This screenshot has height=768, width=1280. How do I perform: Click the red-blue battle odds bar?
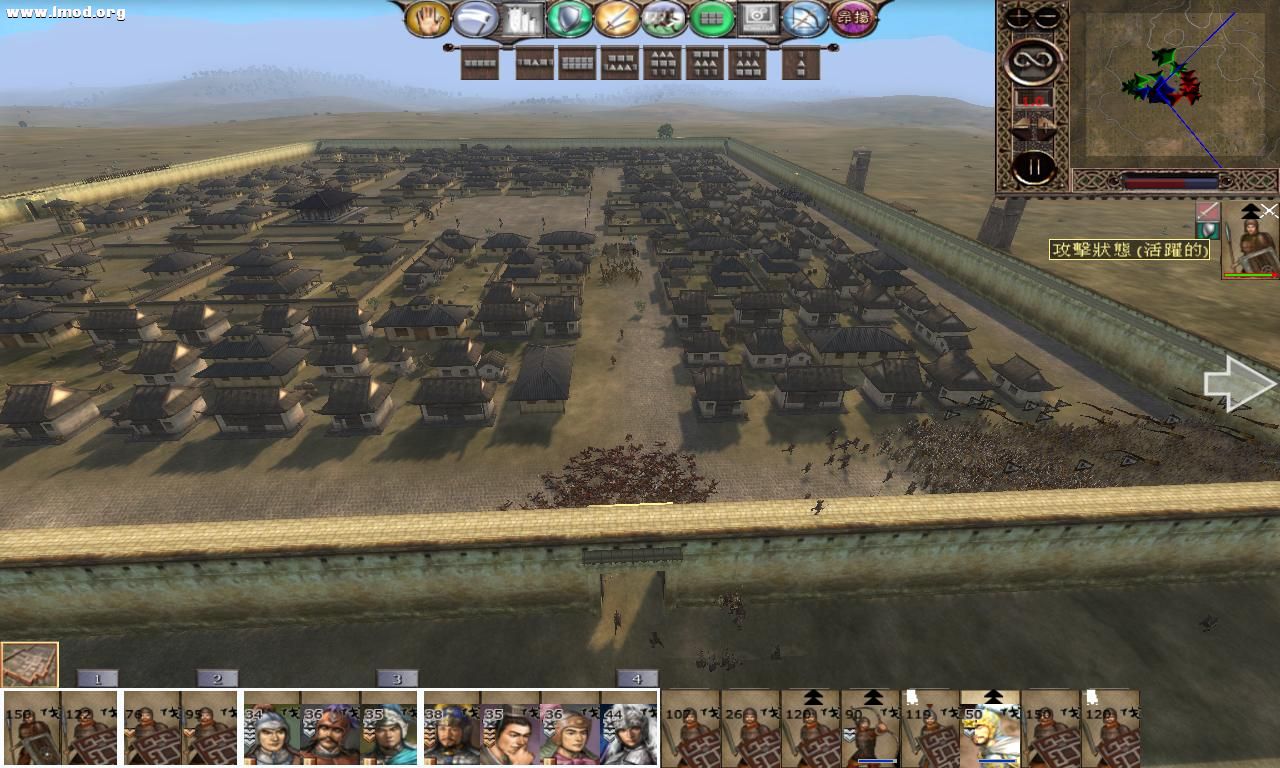1170,181
